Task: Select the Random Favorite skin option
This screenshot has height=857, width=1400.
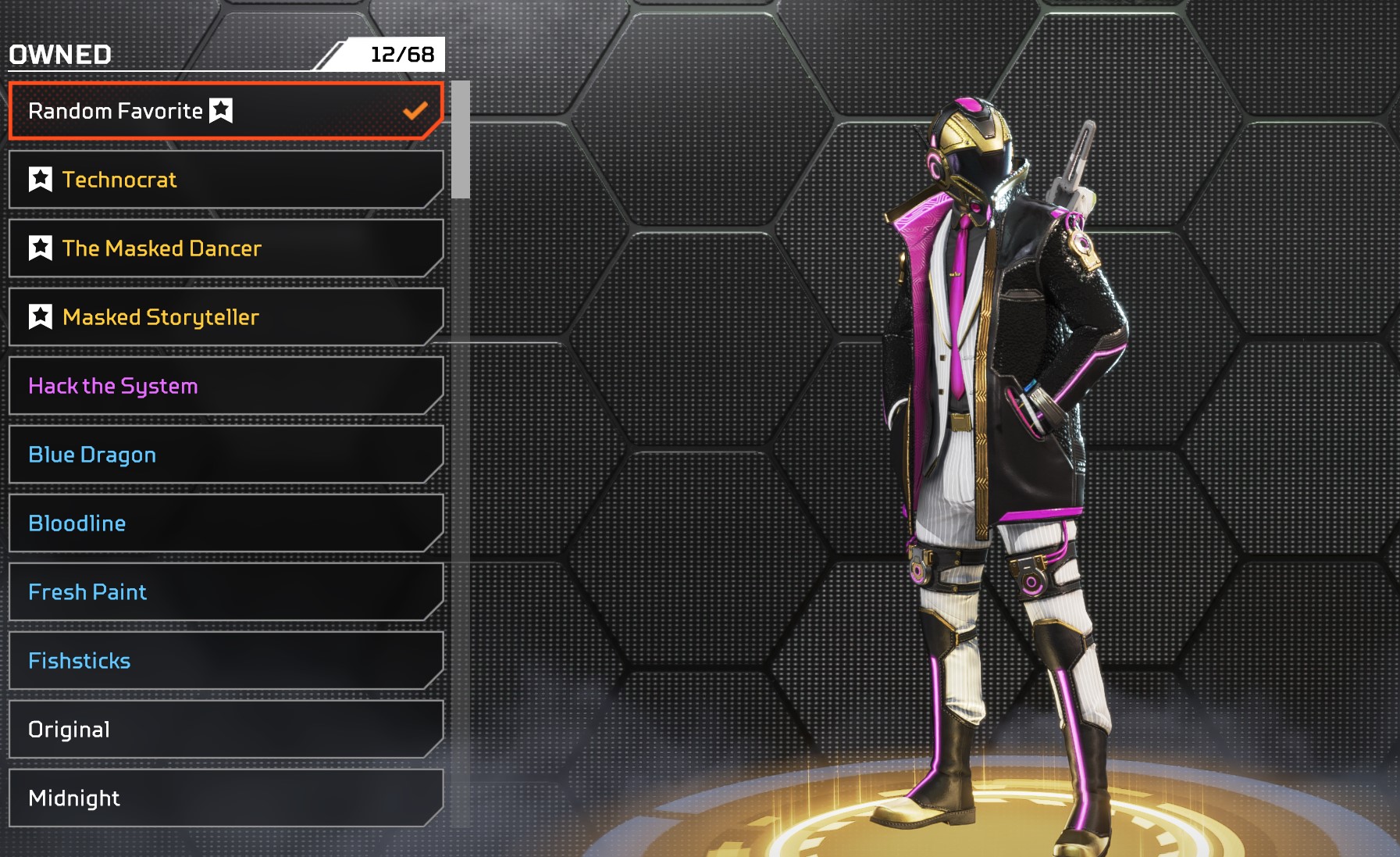Action: click(x=226, y=111)
